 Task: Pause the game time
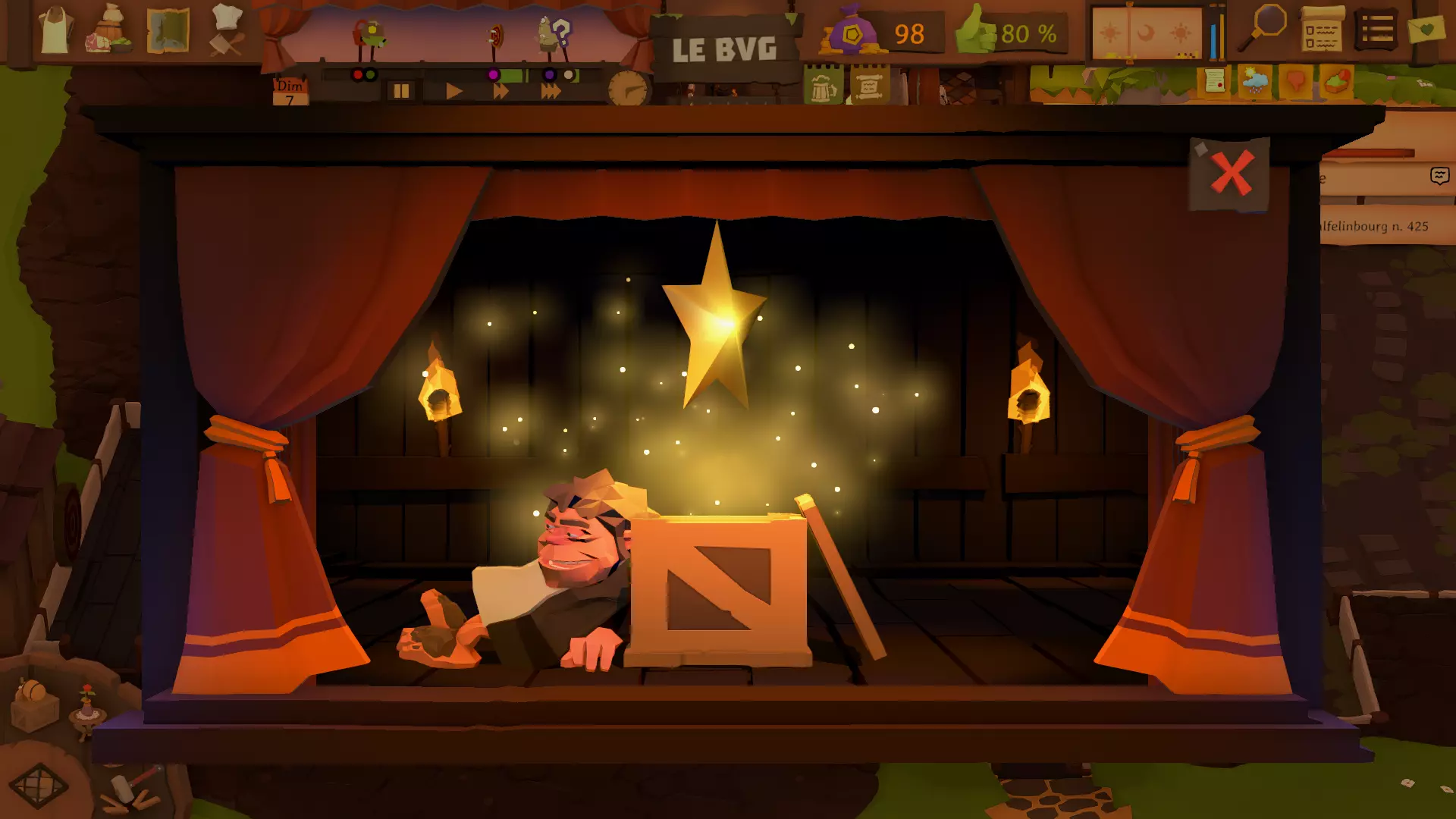click(x=401, y=92)
